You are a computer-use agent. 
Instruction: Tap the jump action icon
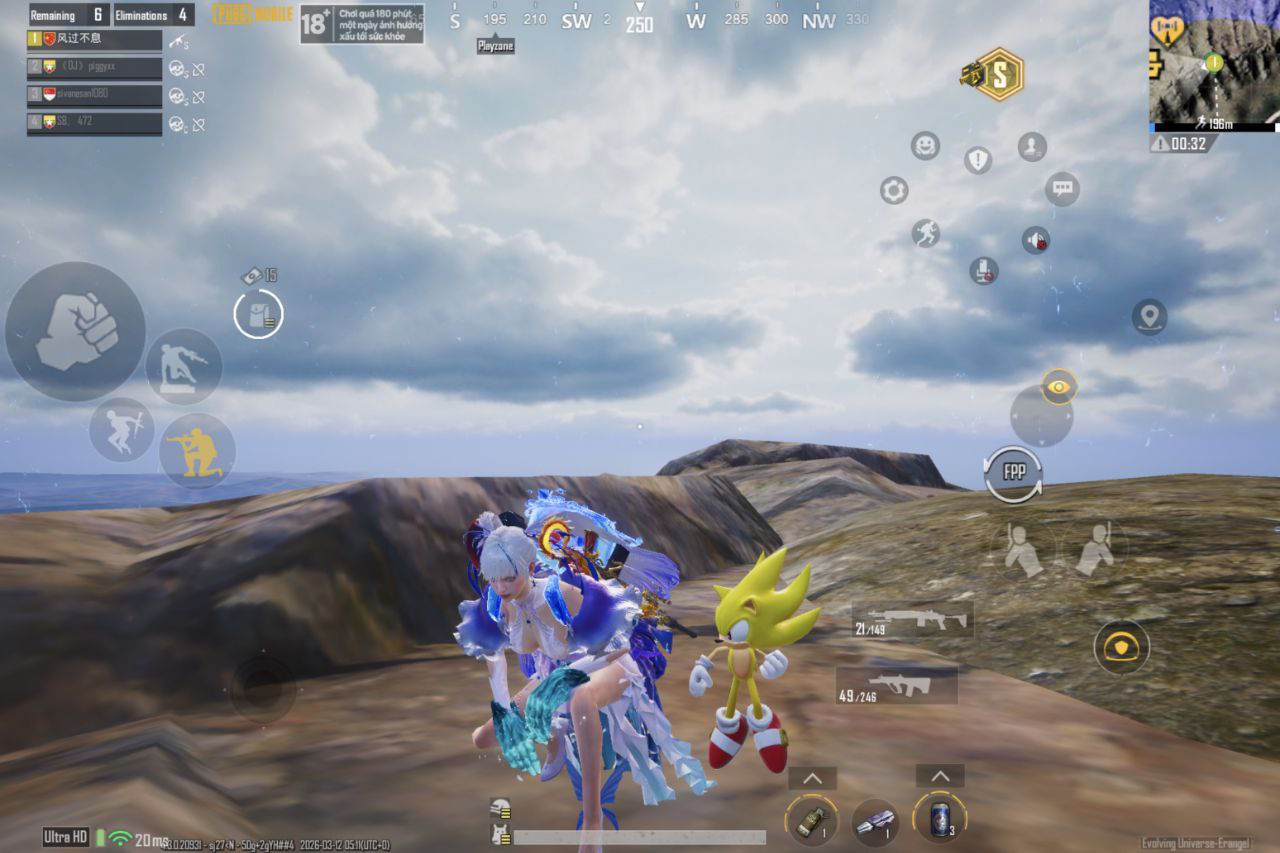click(122, 431)
